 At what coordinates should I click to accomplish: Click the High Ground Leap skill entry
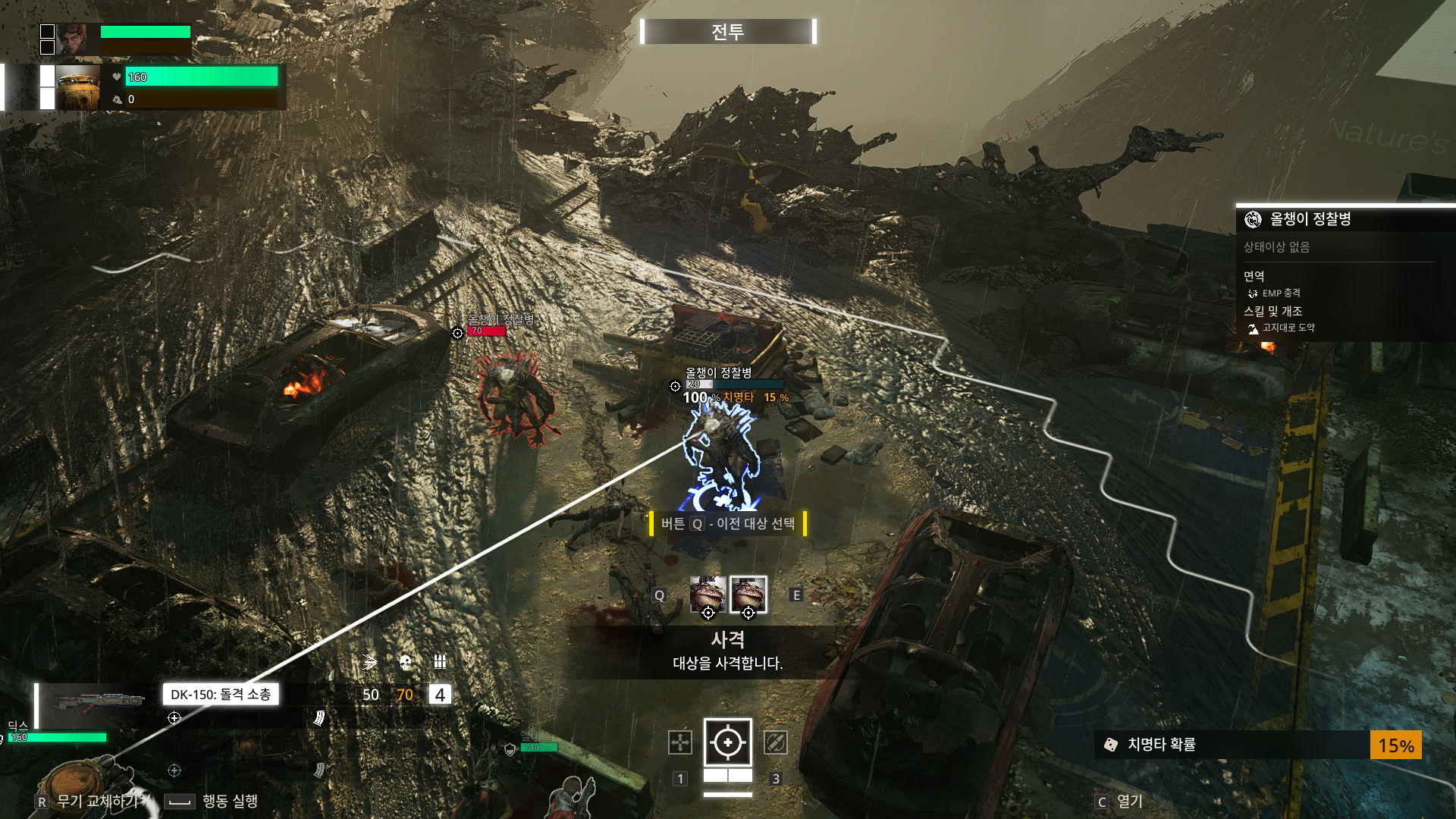(1288, 328)
